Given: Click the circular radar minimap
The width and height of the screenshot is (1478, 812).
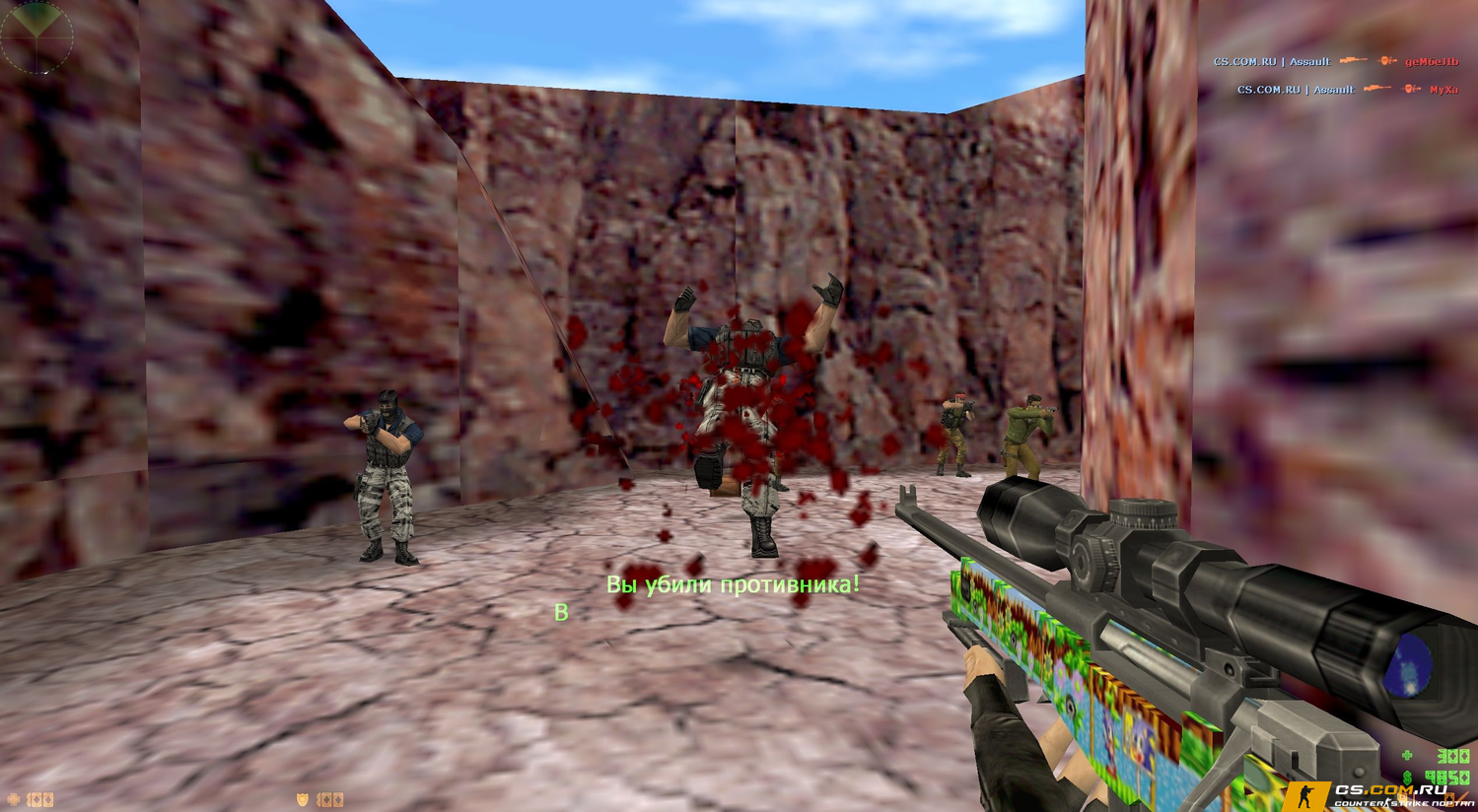Looking at the screenshot, I should coord(36,36).
